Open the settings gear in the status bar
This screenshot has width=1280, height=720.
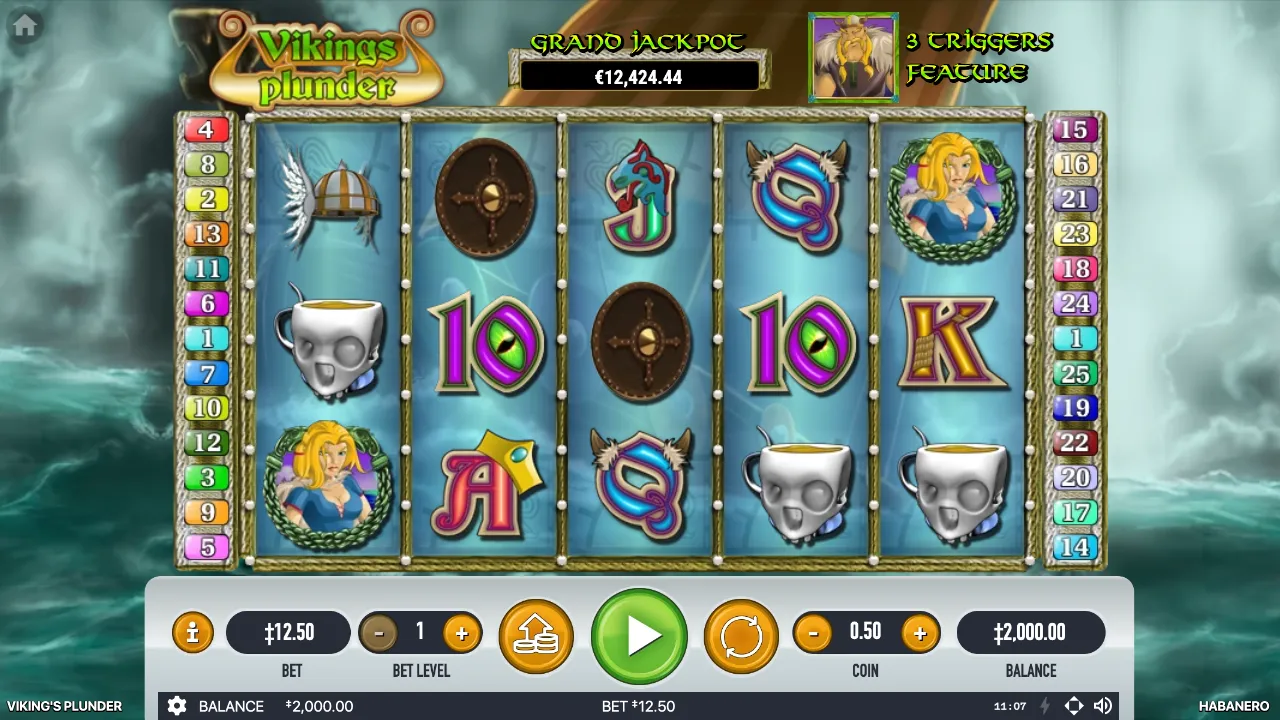[177, 706]
